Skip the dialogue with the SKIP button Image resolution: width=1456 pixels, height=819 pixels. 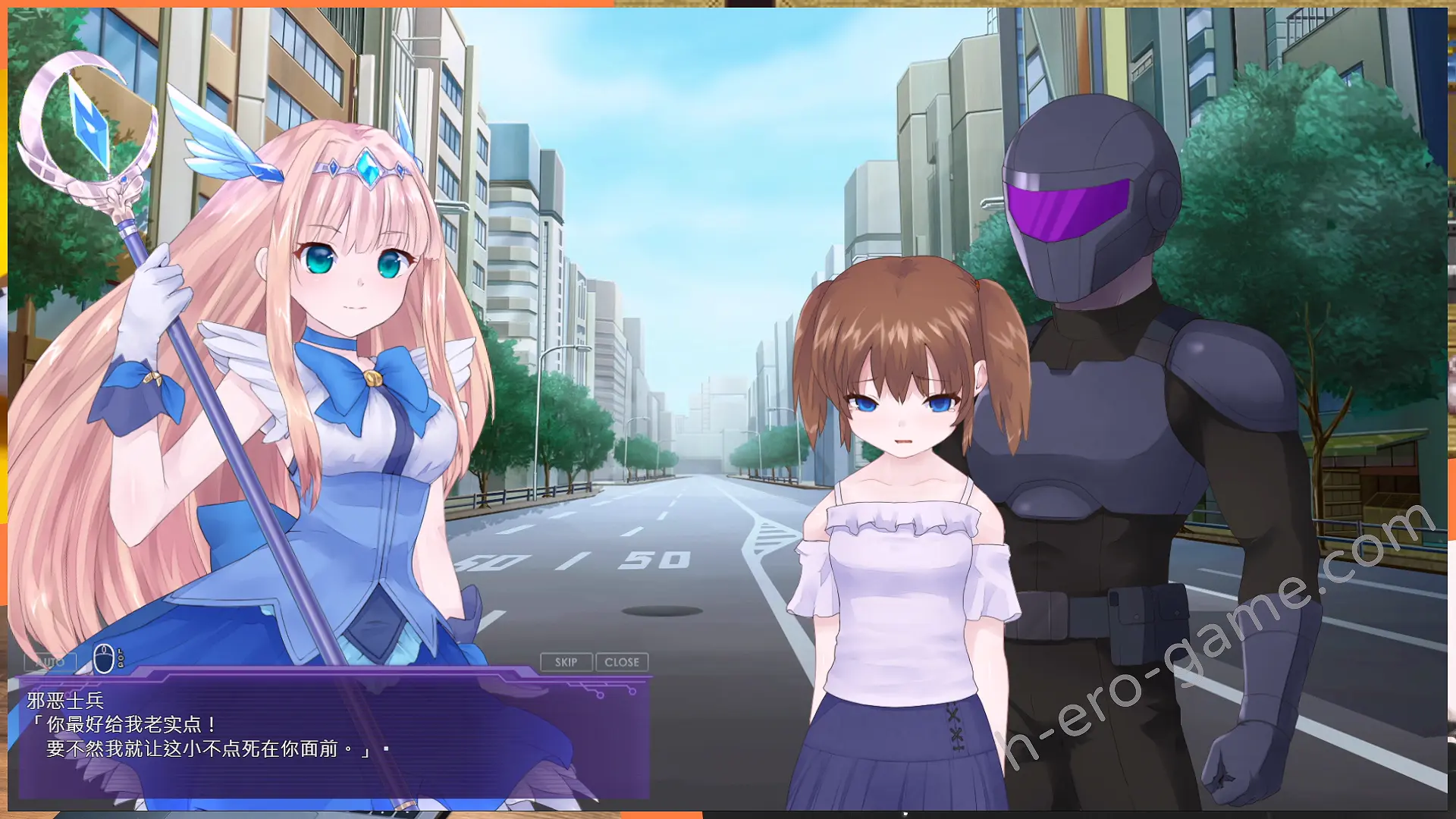coord(566,662)
